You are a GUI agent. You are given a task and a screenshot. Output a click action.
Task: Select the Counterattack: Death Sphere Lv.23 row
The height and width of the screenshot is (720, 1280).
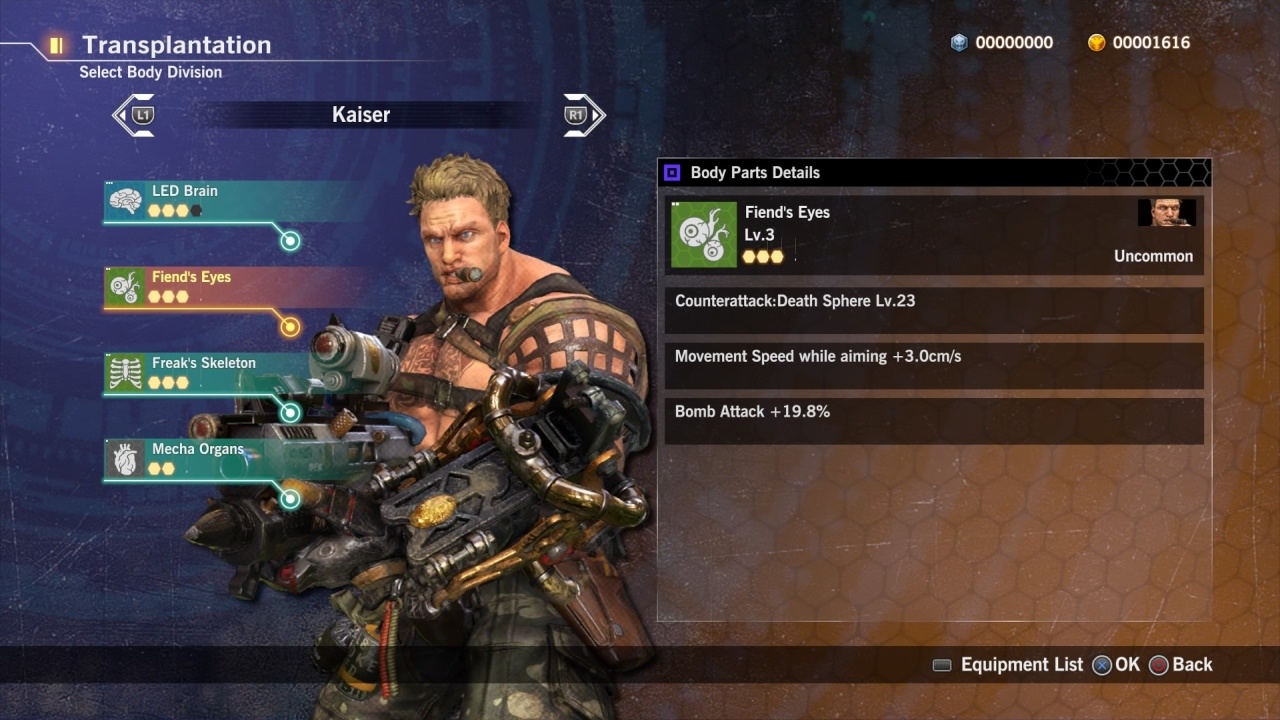point(933,311)
